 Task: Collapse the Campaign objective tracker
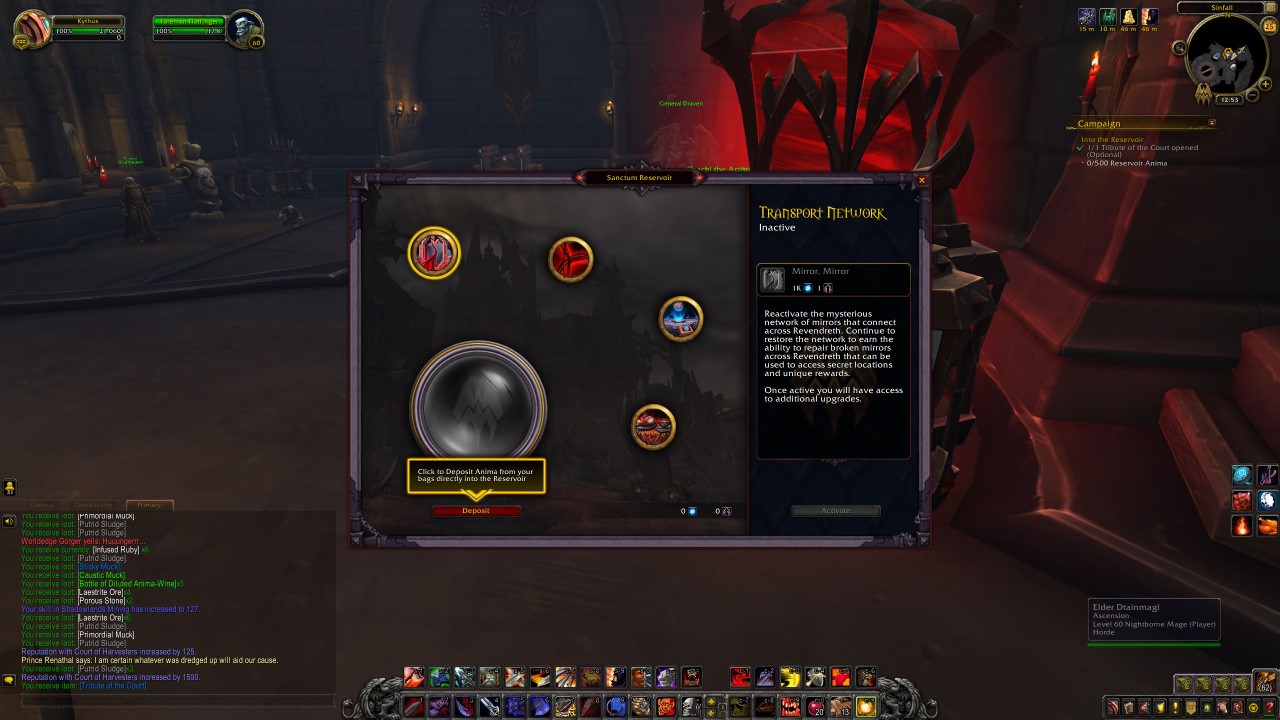point(1212,123)
